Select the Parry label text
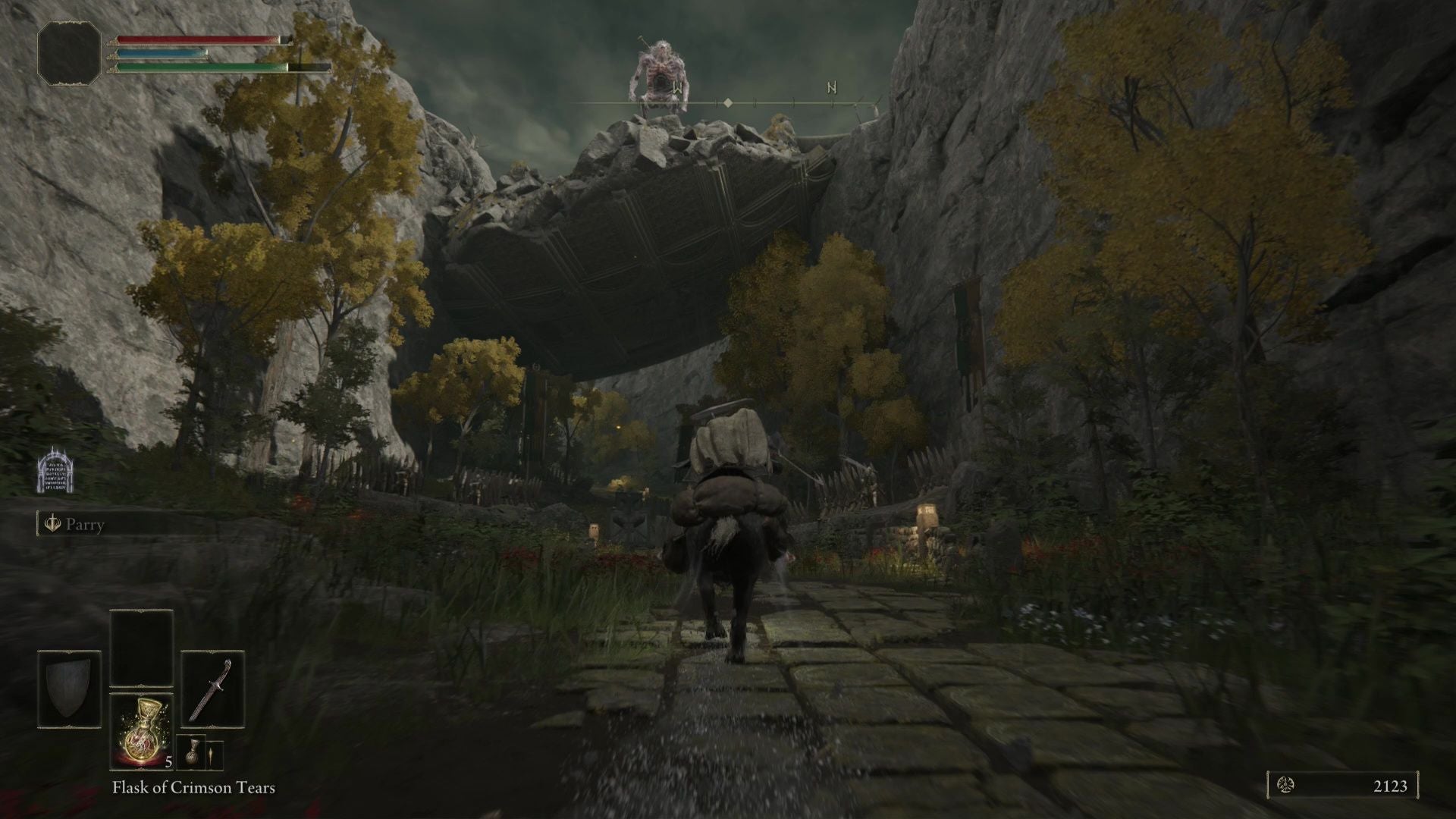 (x=86, y=525)
